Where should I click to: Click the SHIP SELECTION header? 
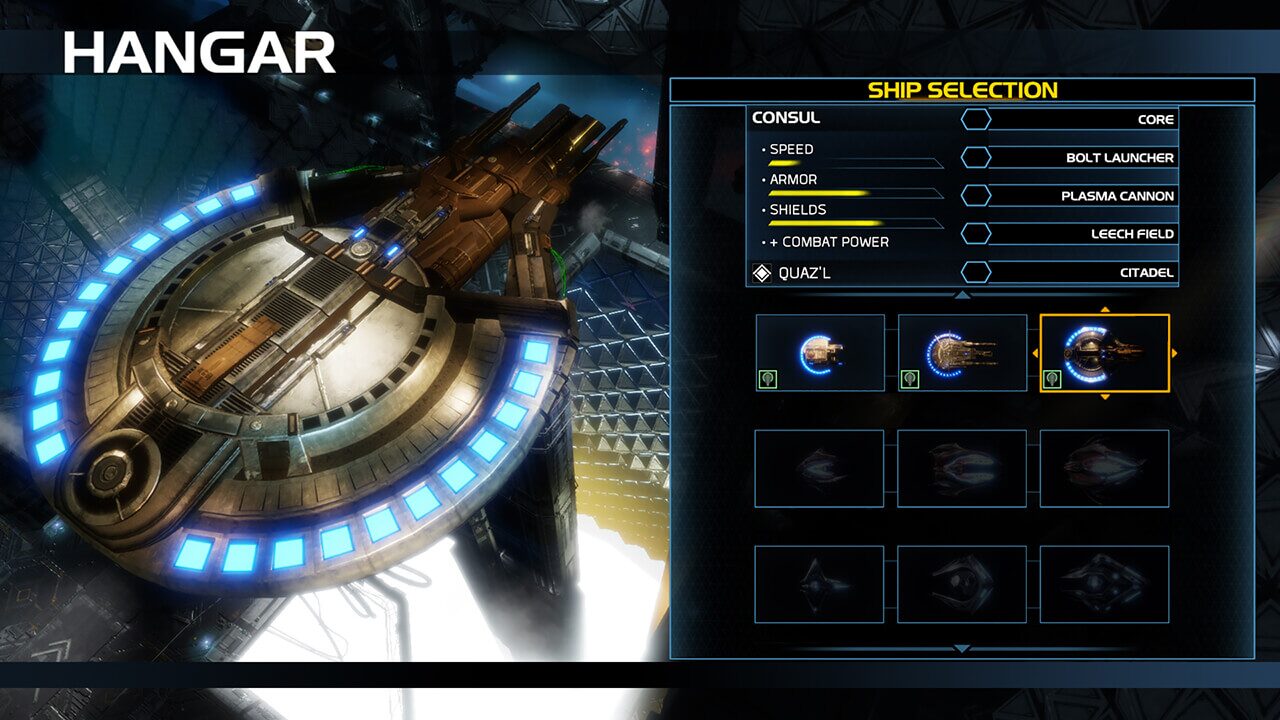(963, 88)
